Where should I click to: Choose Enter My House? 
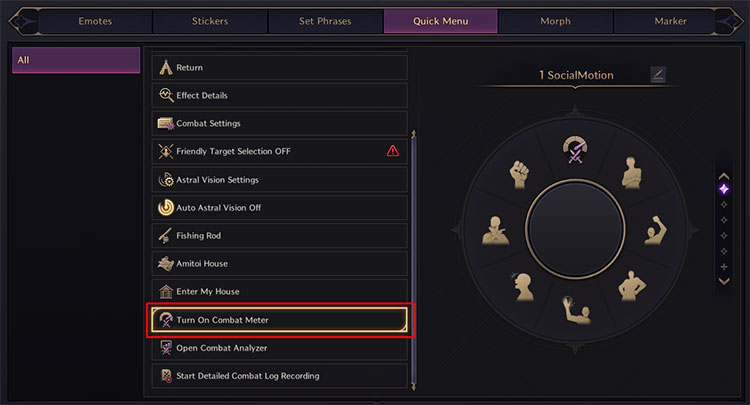click(279, 292)
